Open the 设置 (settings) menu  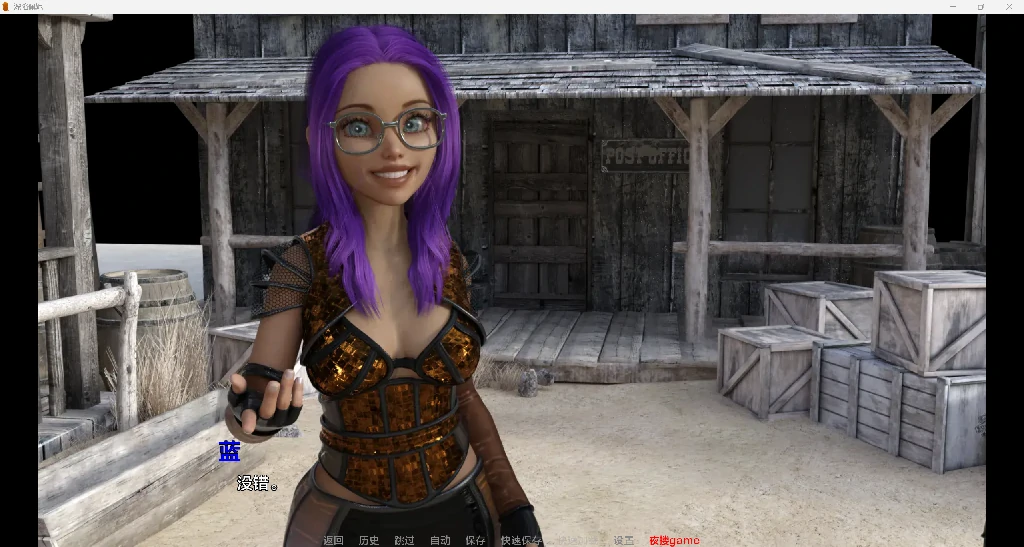click(x=624, y=541)
